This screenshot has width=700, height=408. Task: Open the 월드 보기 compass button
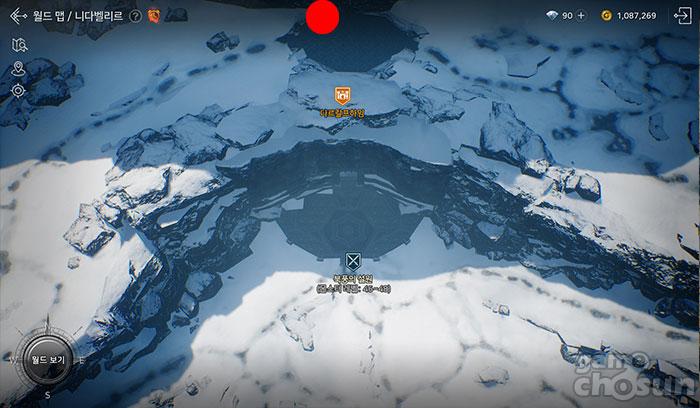tap(45, 358)
